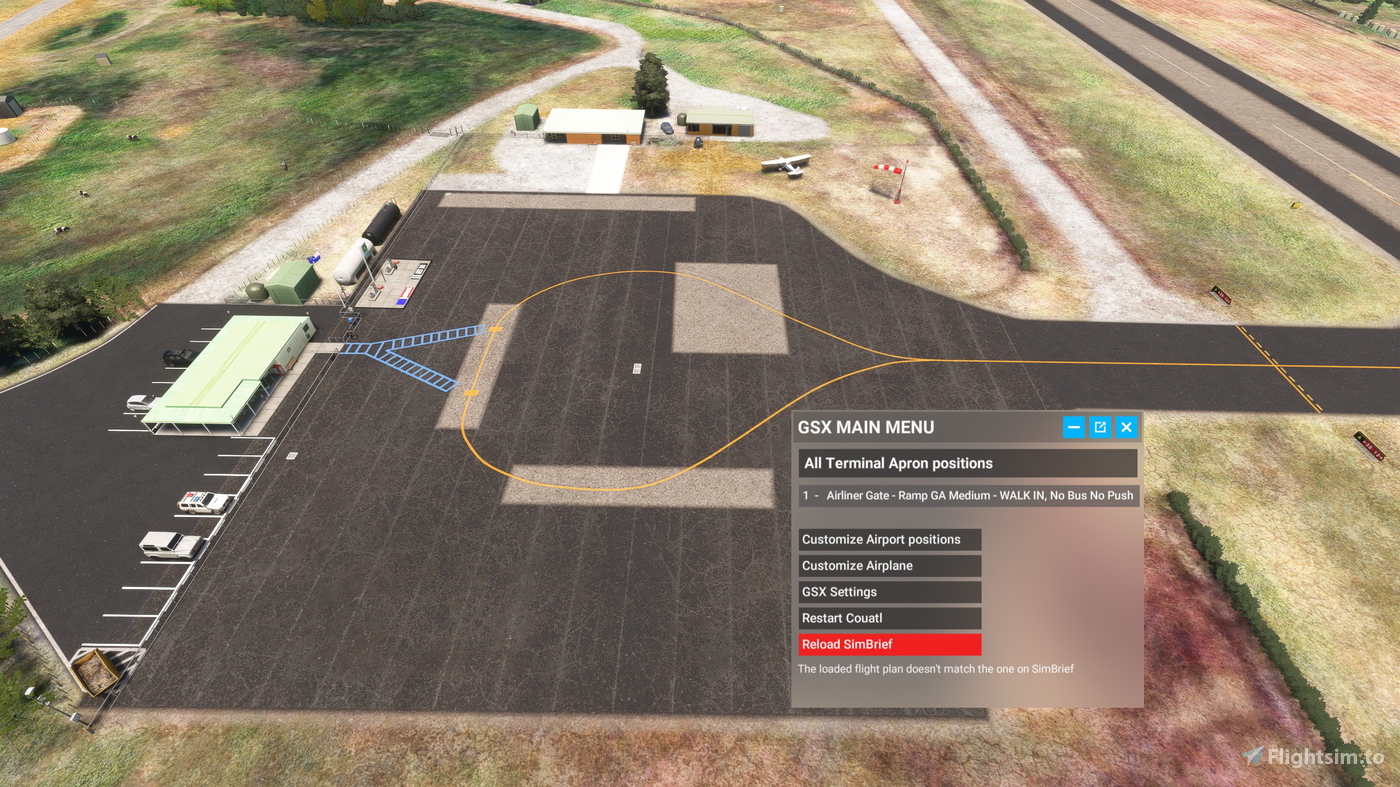Click the red-and-white windsock near the taxiway
The height and width of the screenshot is (787, 1400).
click(x=888, y=170)
